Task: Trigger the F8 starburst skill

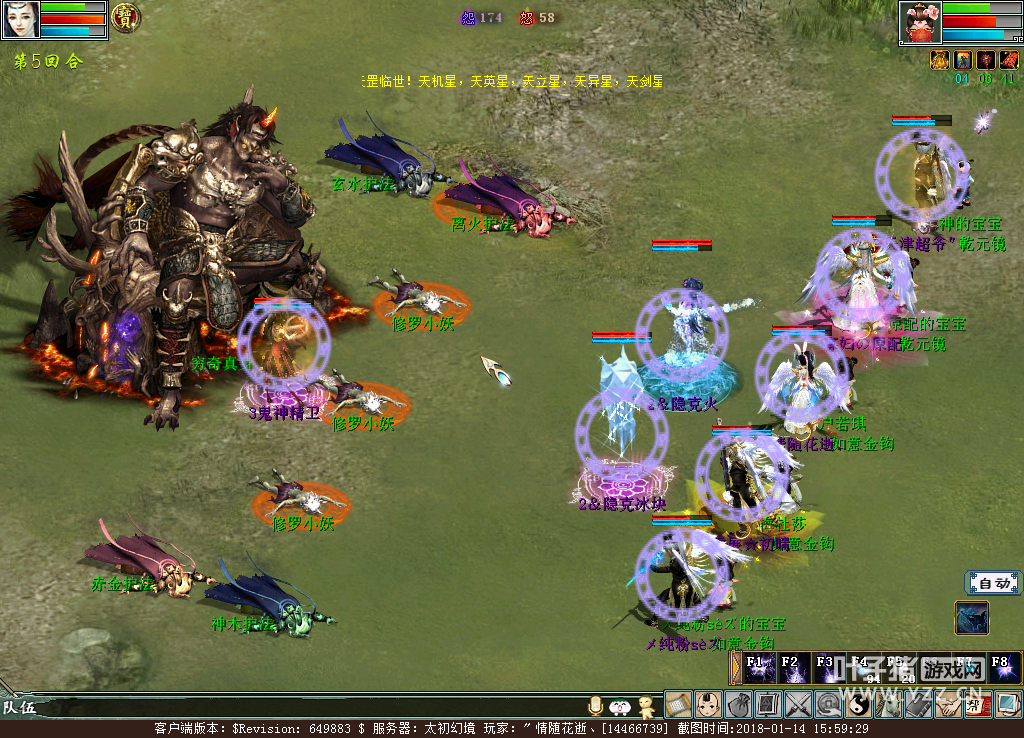Action: tap(1003, 668)
